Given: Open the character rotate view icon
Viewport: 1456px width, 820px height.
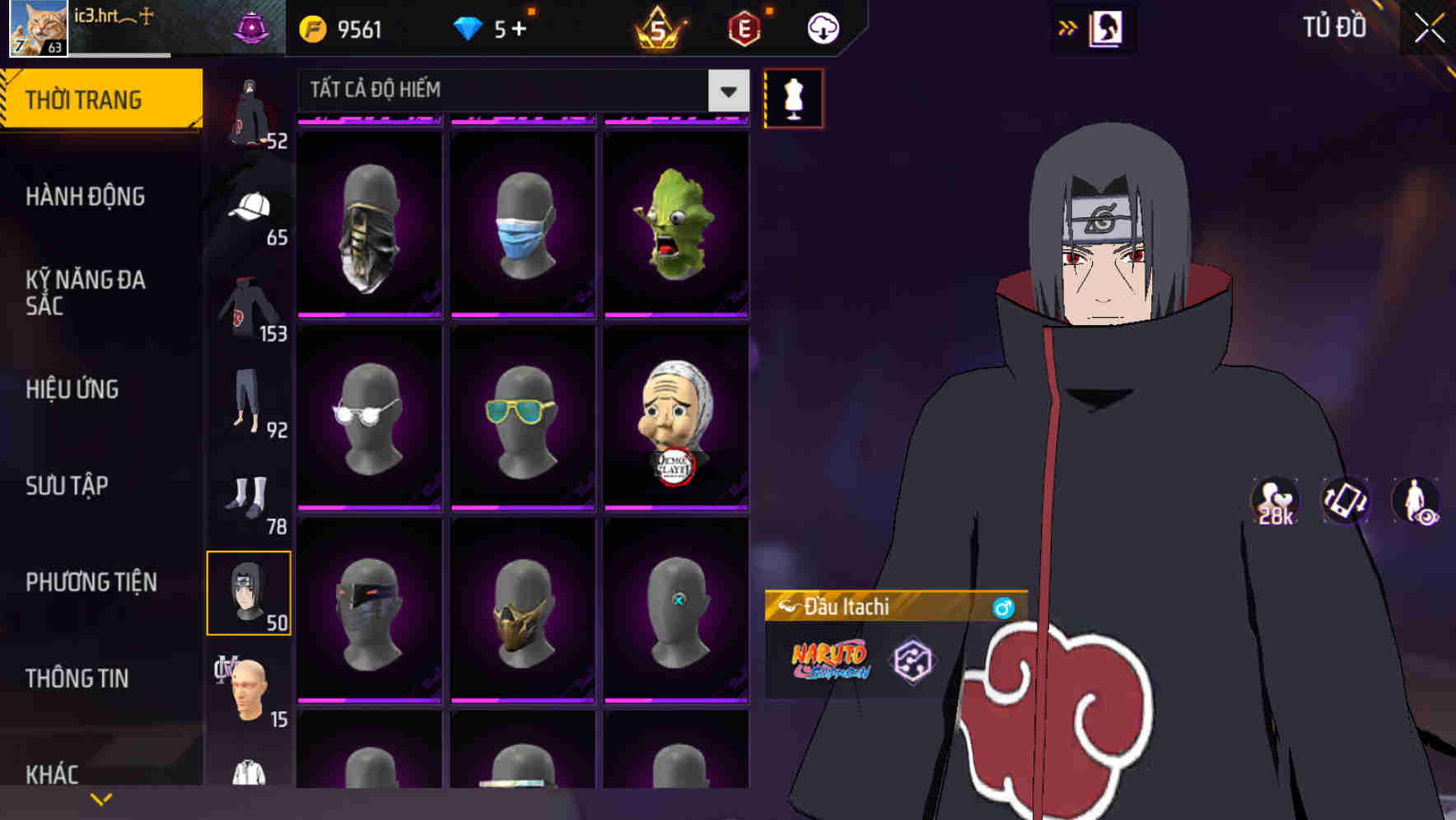Looking at the screenshot, I should click(1346, 502).
